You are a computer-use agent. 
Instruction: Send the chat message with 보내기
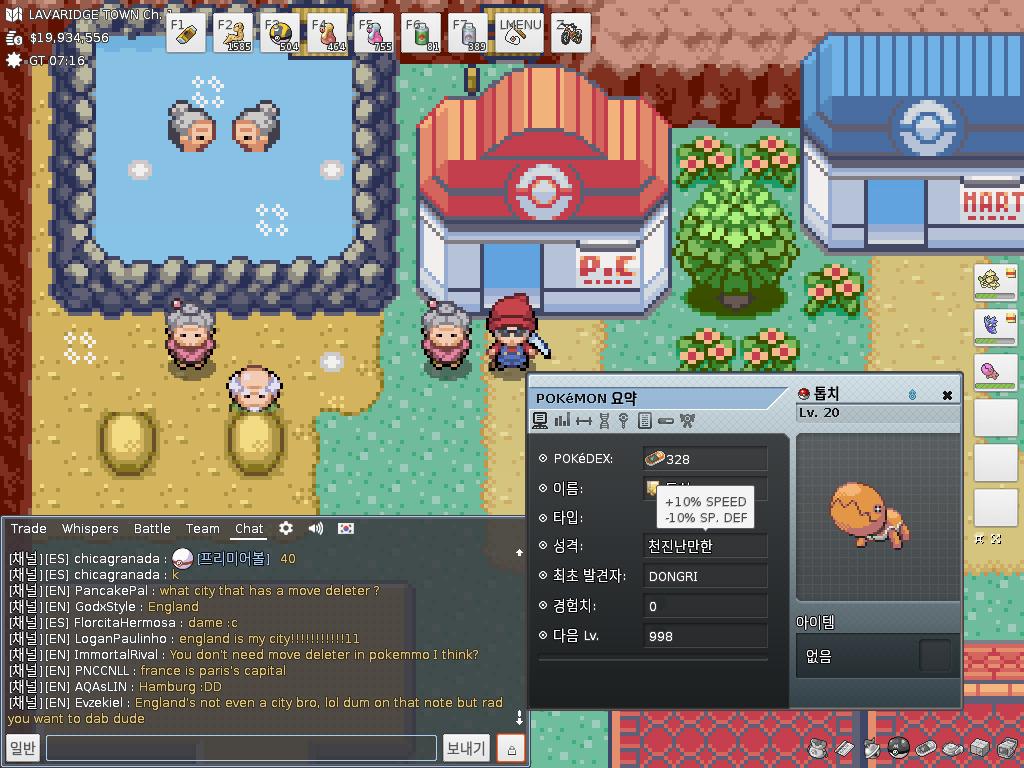[466, 748]
